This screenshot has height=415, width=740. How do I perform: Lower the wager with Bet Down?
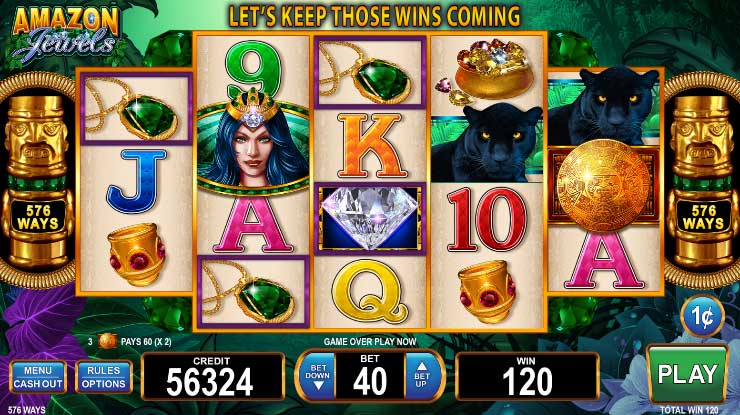tap(319, 376)
